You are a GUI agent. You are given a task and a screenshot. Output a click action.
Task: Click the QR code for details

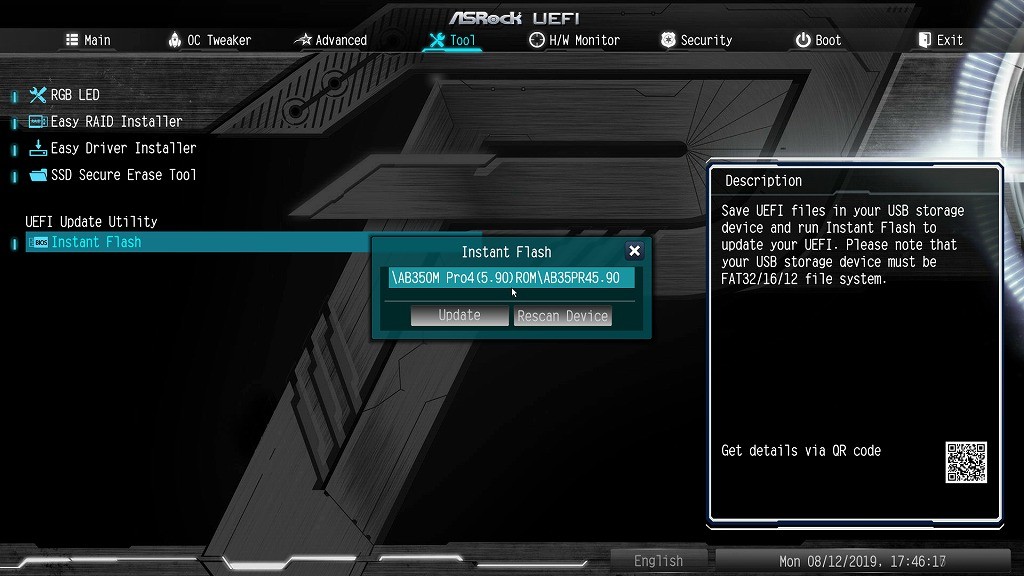pos(966,462)
